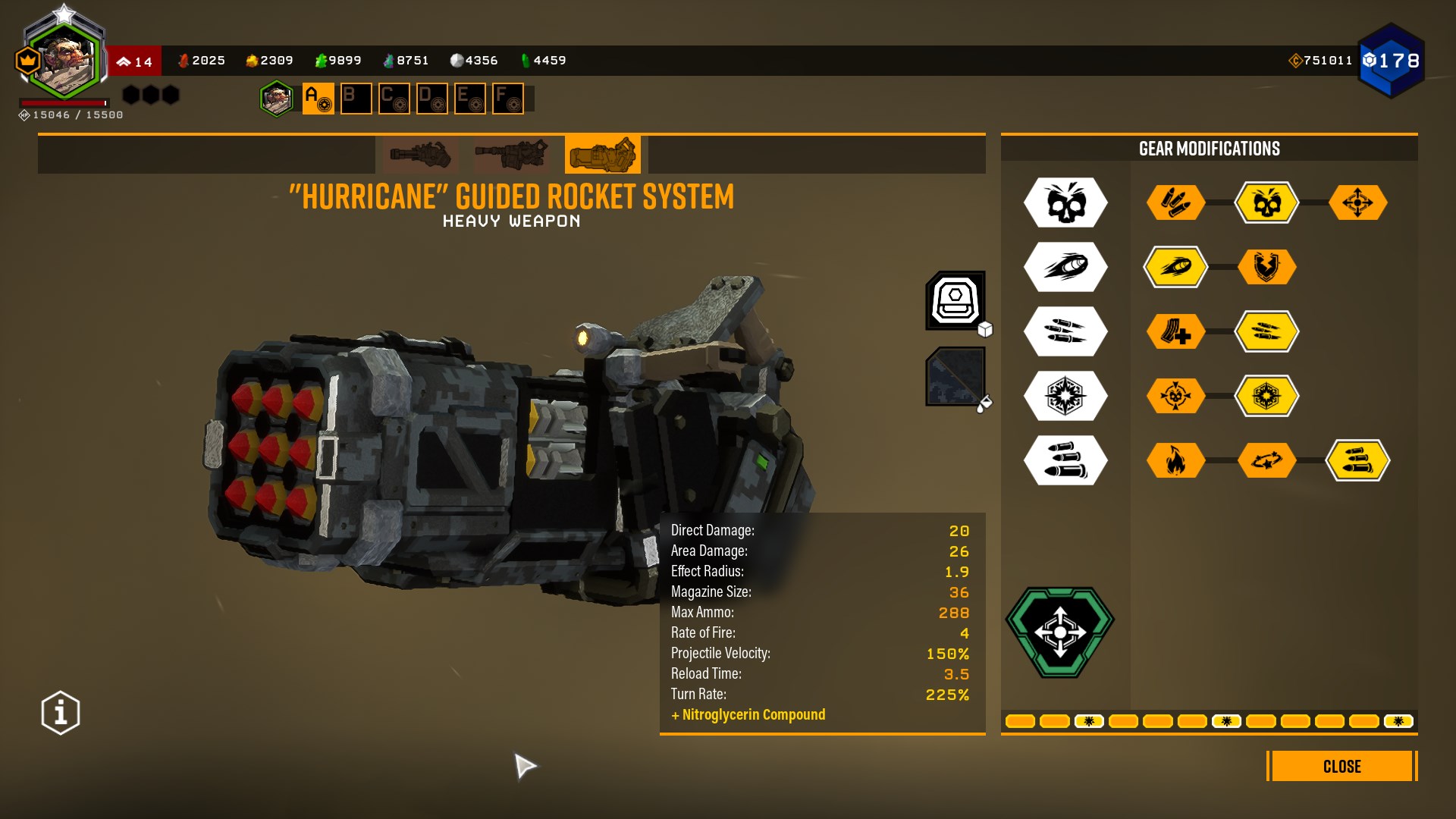Choose loadout F
Viewport: 1456px width, 819px height.
pyautogui.click(x=507, y=99)
